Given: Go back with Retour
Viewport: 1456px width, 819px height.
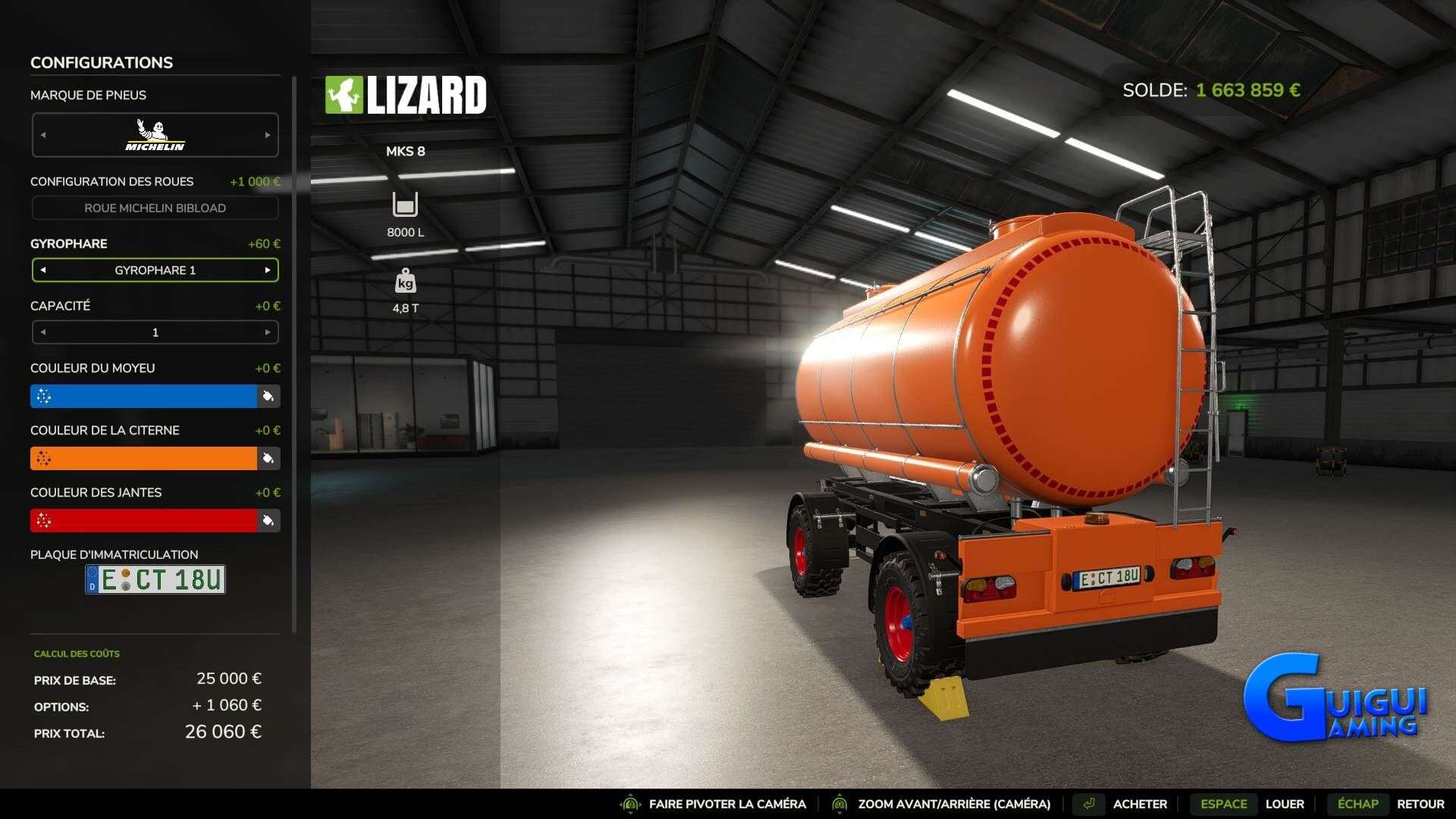Looking at the screenshot, I should (1420, 804).
